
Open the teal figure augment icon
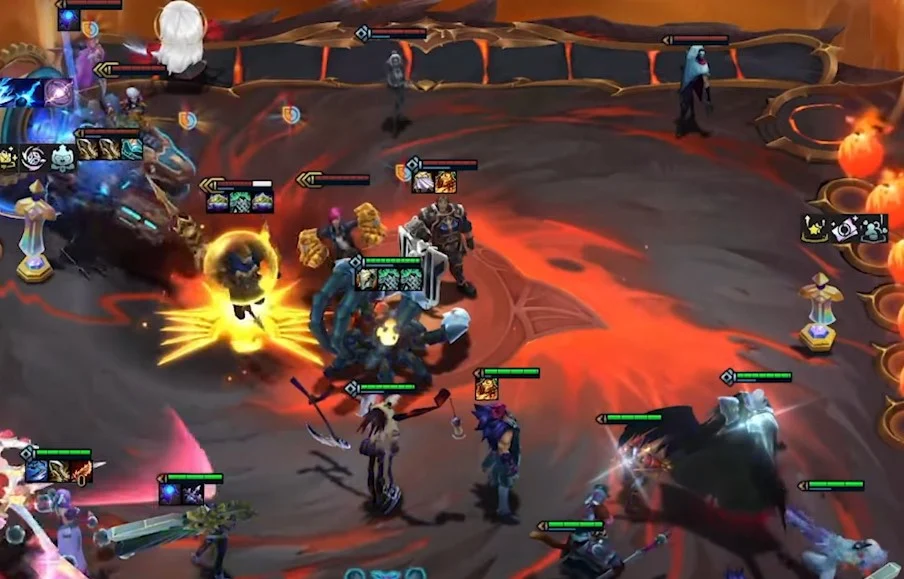pos(871,229)
